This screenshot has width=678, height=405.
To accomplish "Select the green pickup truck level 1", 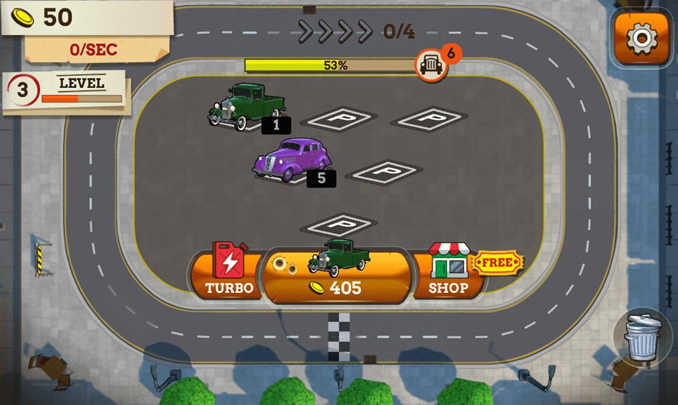I will (x=246, y=105).
